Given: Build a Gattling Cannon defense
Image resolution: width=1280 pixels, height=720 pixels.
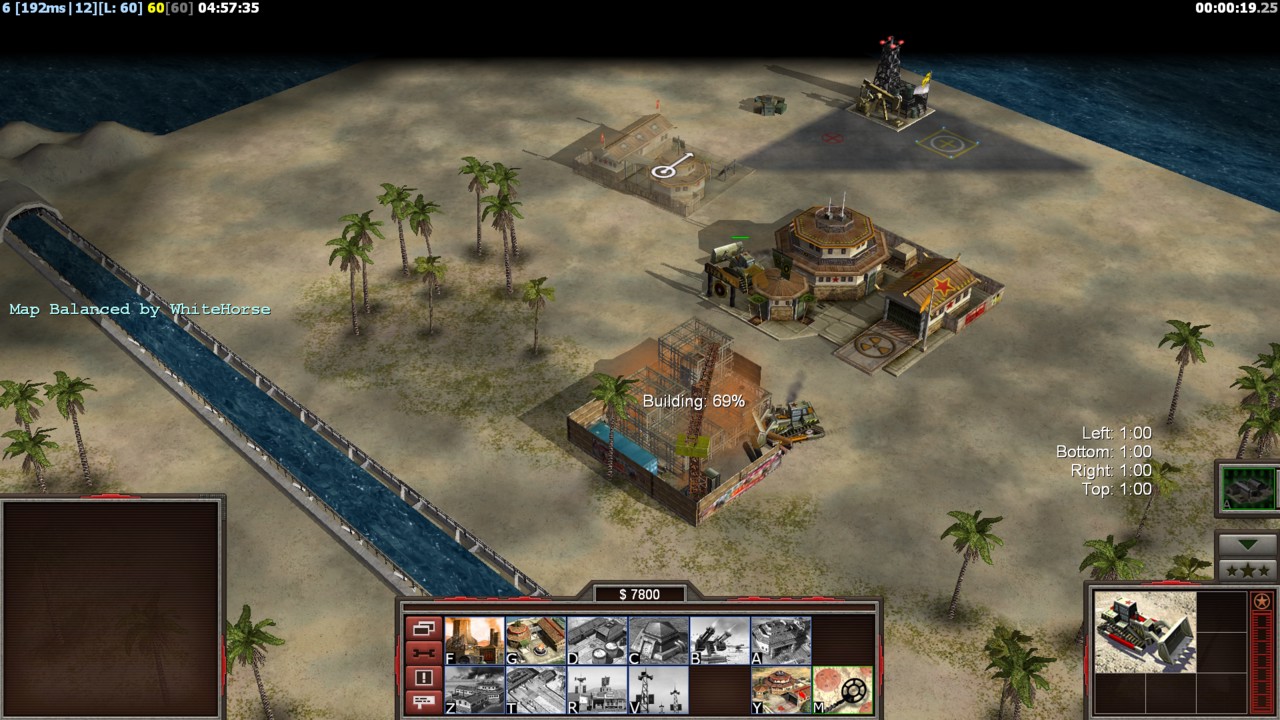Looking at the screenshot, I should [719, 640].
